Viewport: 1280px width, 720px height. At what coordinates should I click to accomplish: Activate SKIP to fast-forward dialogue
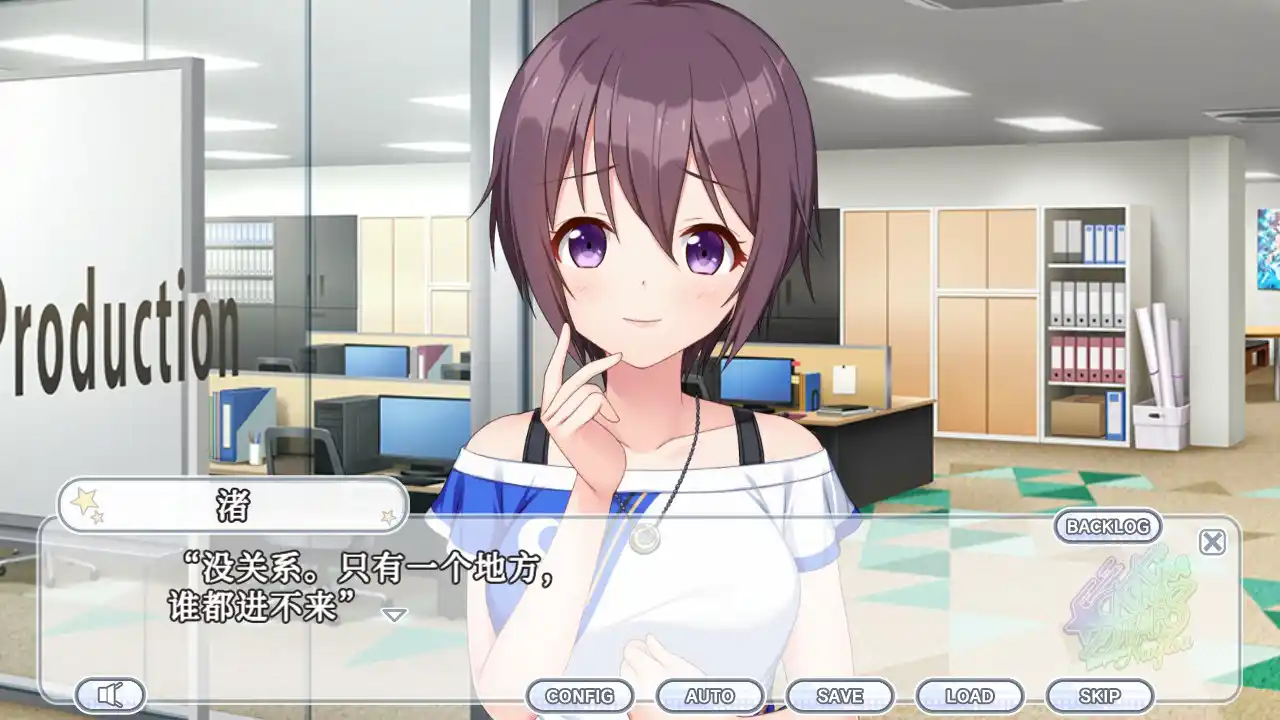pos(1099,696)
